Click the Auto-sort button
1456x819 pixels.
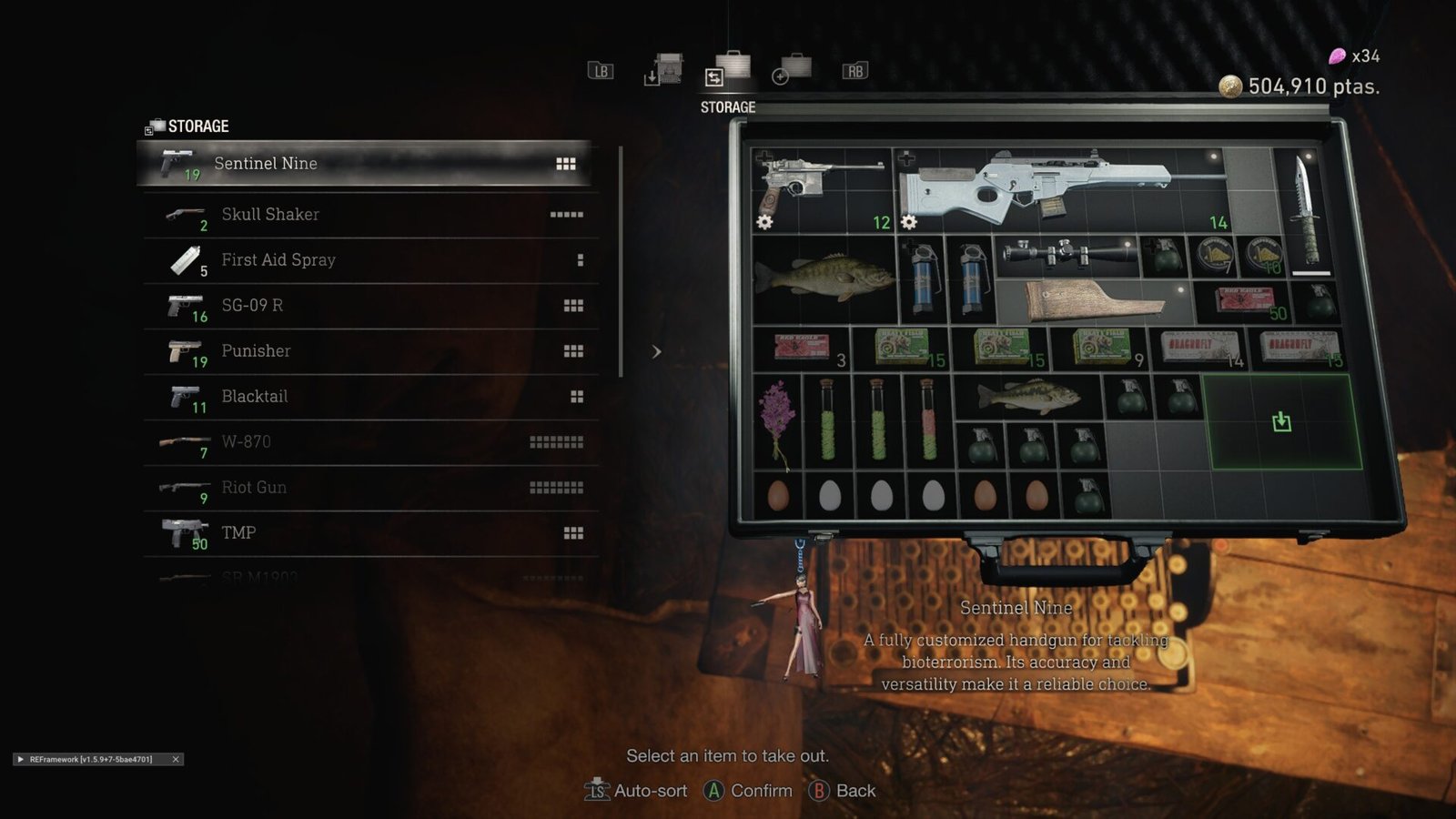pos(652,791)
